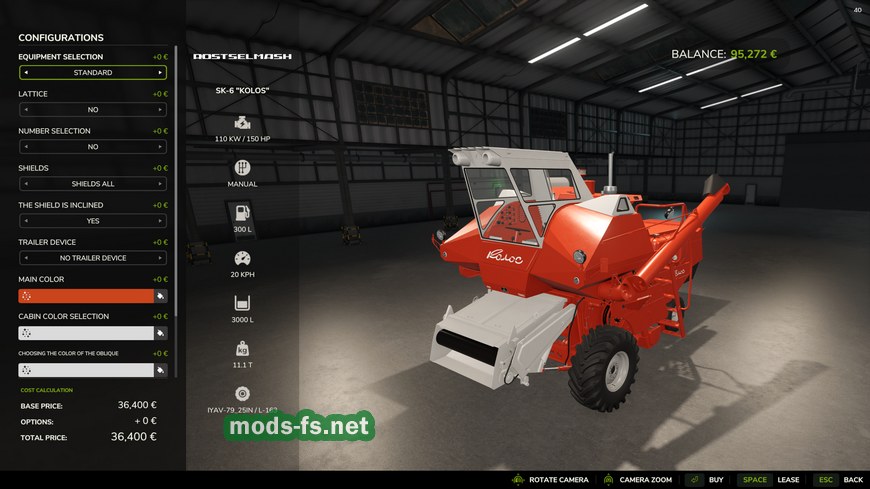This screenshot has height=489, width=870.
Task: Change Number Selection using right arrow
Action: coord(159,147)
